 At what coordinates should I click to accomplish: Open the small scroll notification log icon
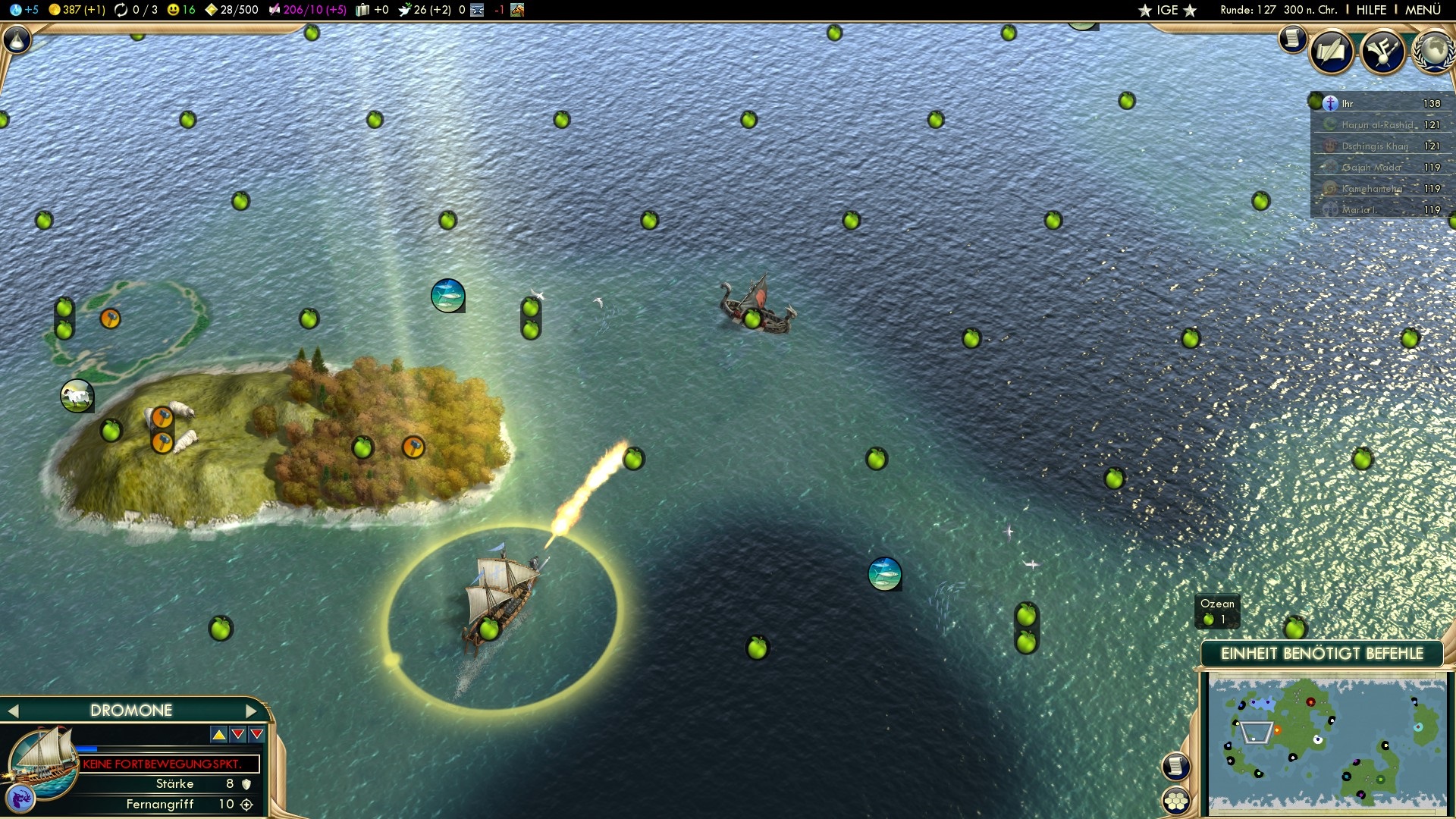(1291, 38)
